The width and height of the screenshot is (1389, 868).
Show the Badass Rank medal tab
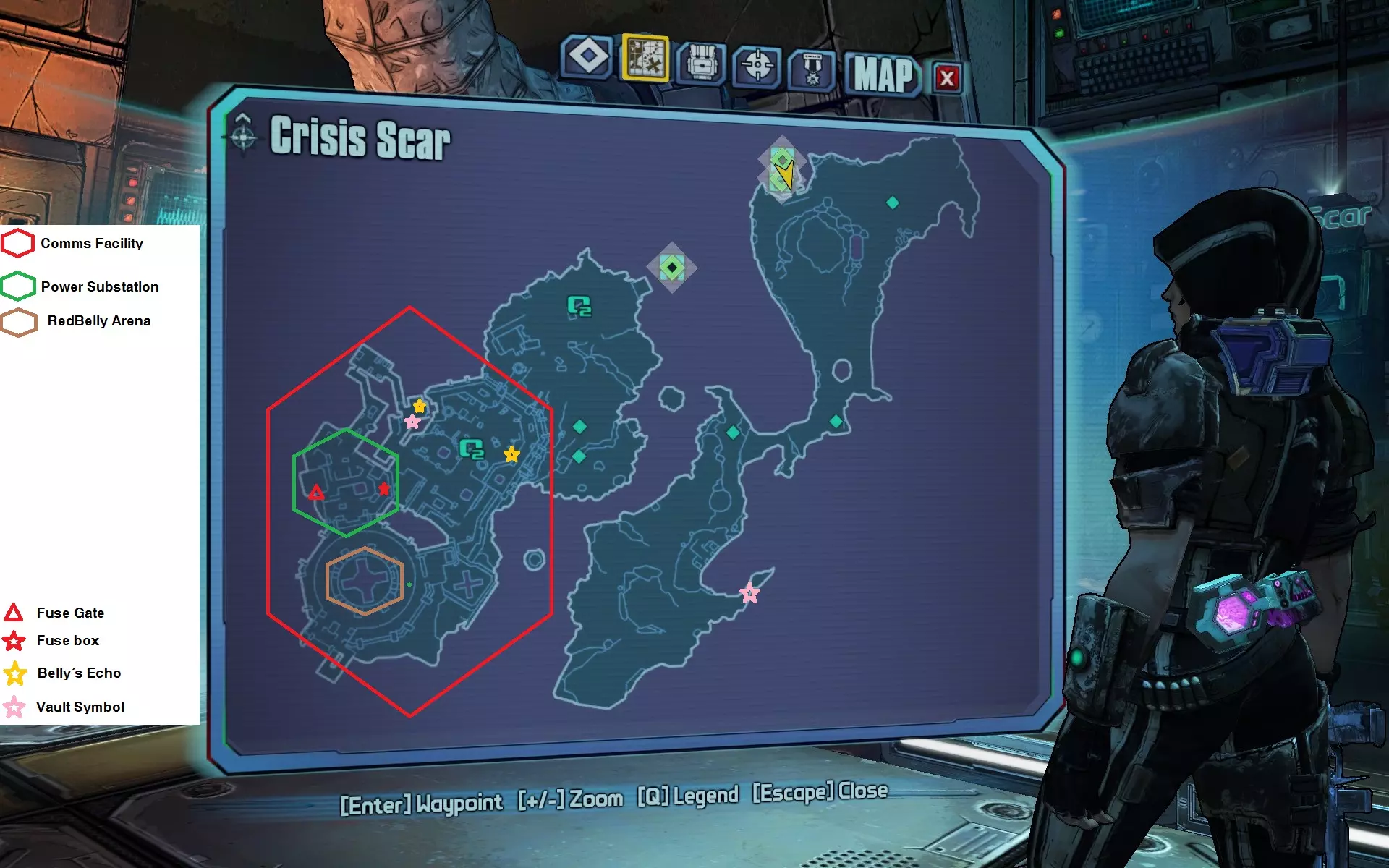pyautogui.click(x=812, y=69)
